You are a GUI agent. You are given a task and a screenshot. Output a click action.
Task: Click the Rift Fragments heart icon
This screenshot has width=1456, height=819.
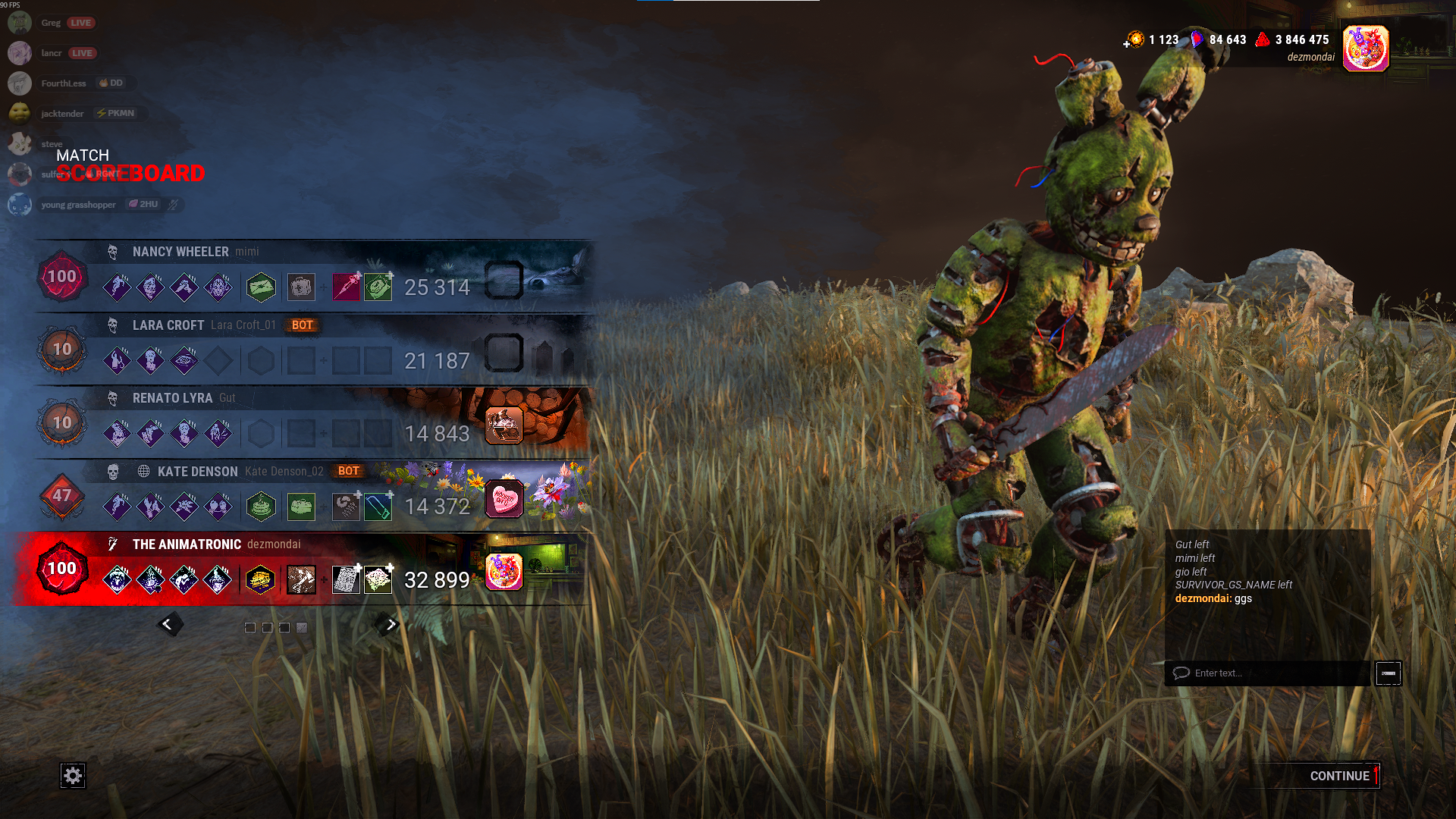(x=1198, y=40)
